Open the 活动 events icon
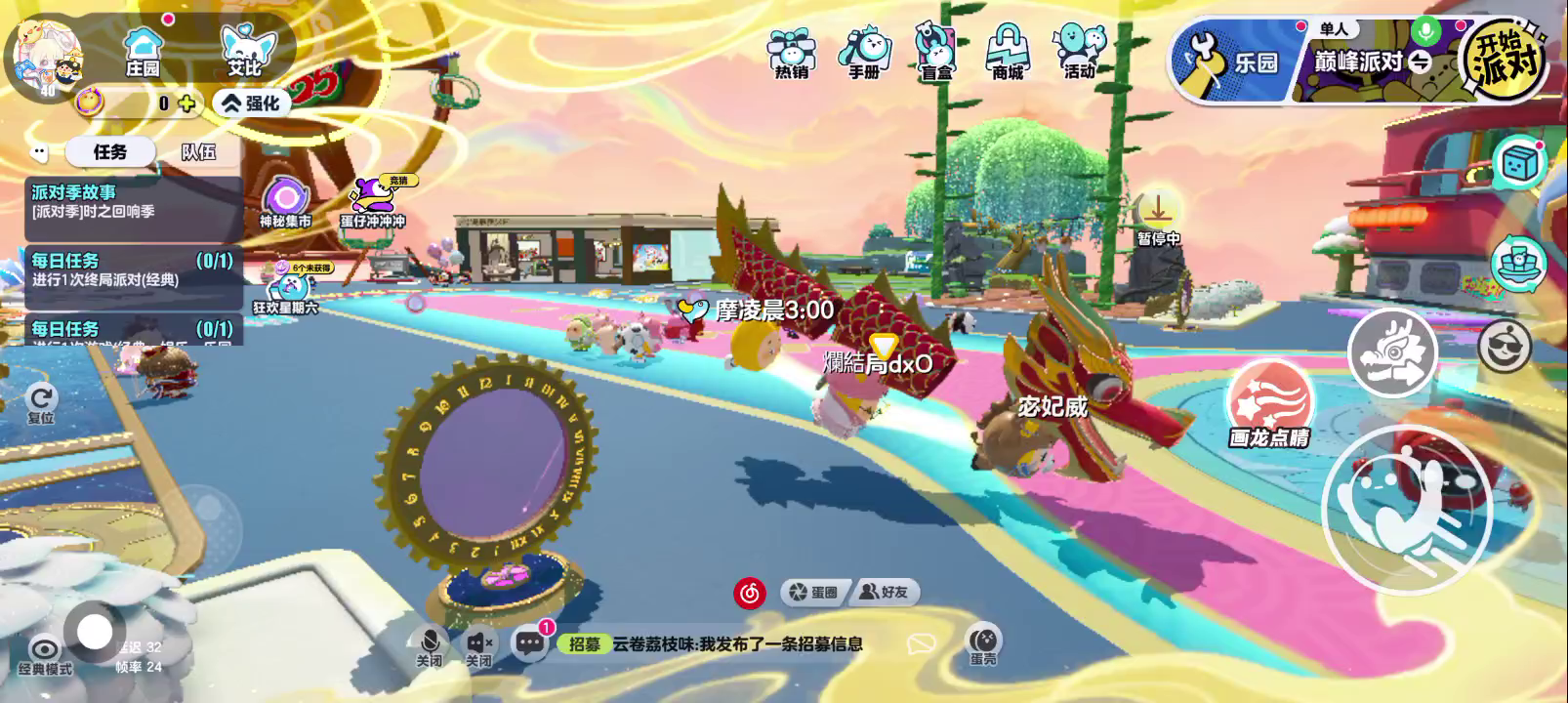The width and height of the screenshot is (1568, 703). [x=1079, y=53]
